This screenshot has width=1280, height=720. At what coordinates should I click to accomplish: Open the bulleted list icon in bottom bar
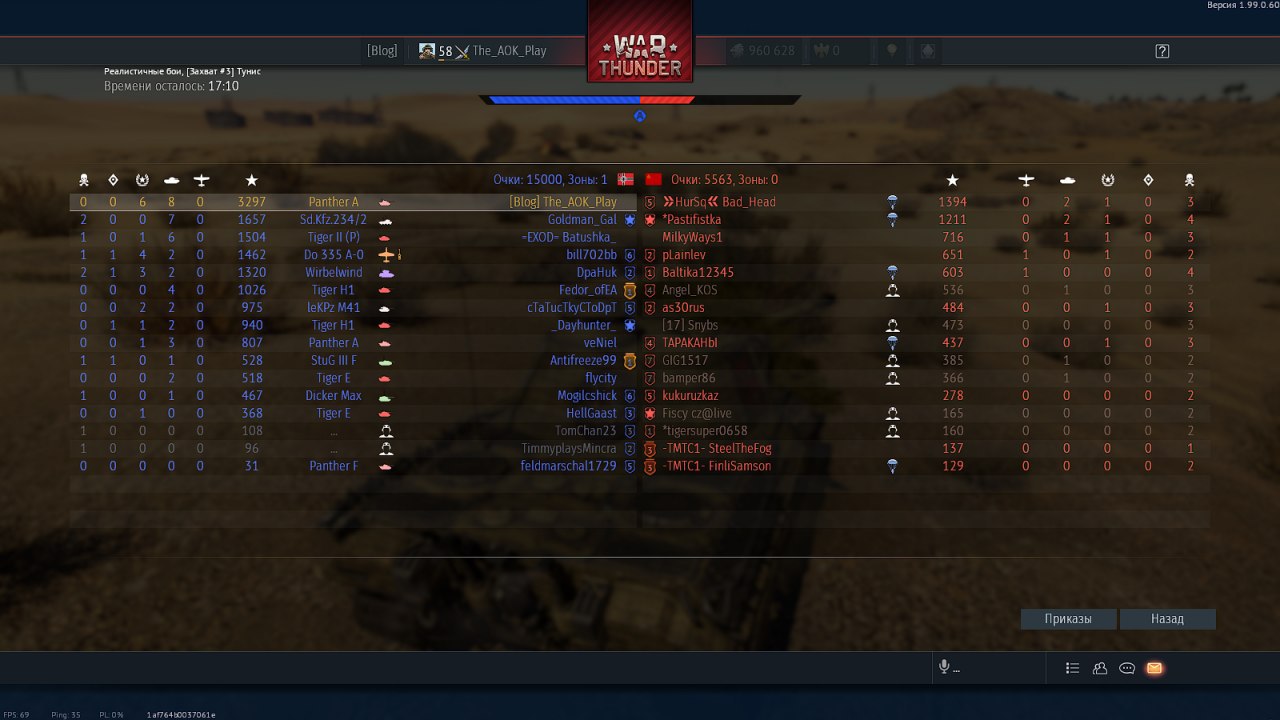[1073, 668]
